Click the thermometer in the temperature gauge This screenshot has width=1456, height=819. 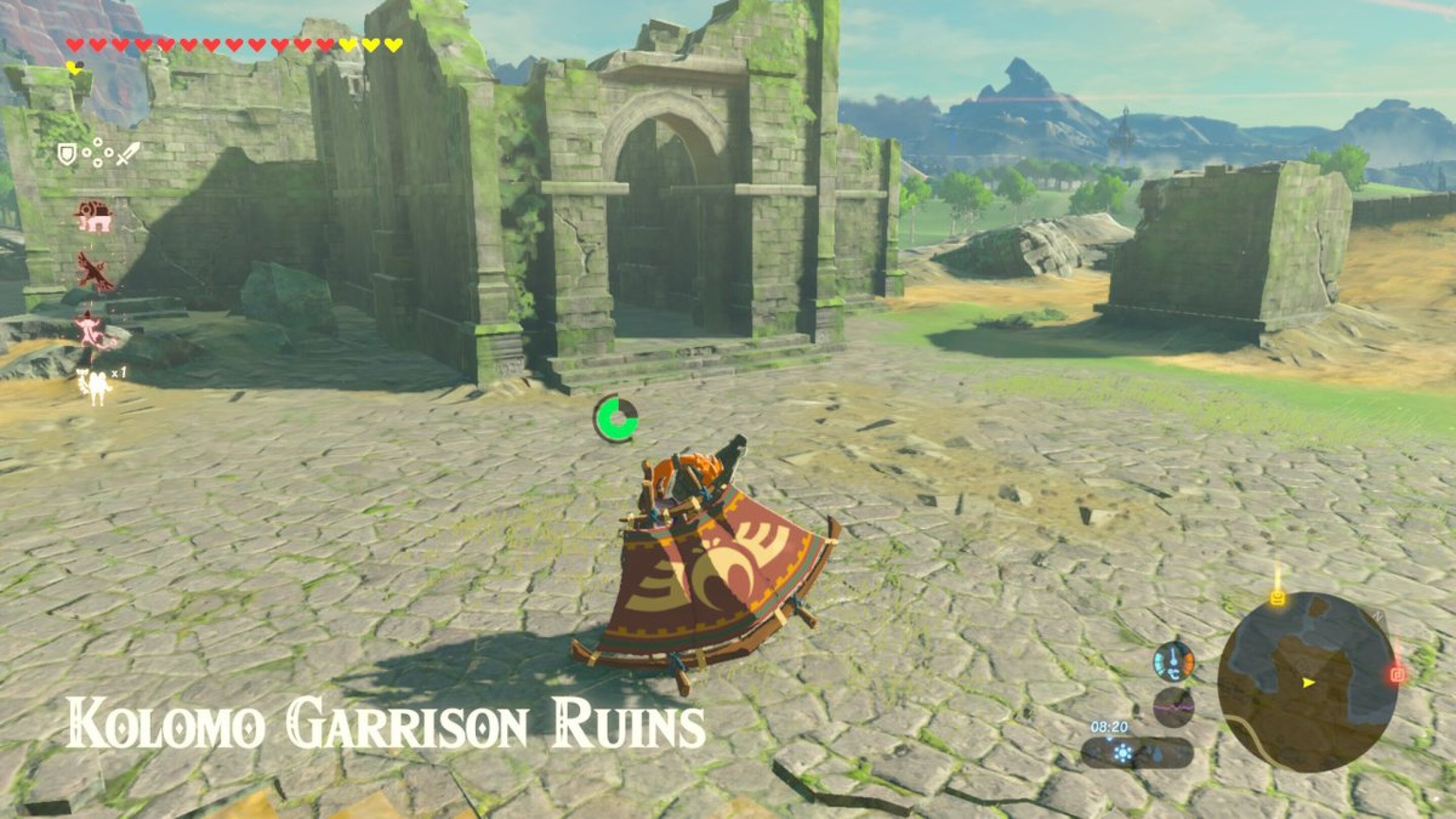coord(1173,662)
